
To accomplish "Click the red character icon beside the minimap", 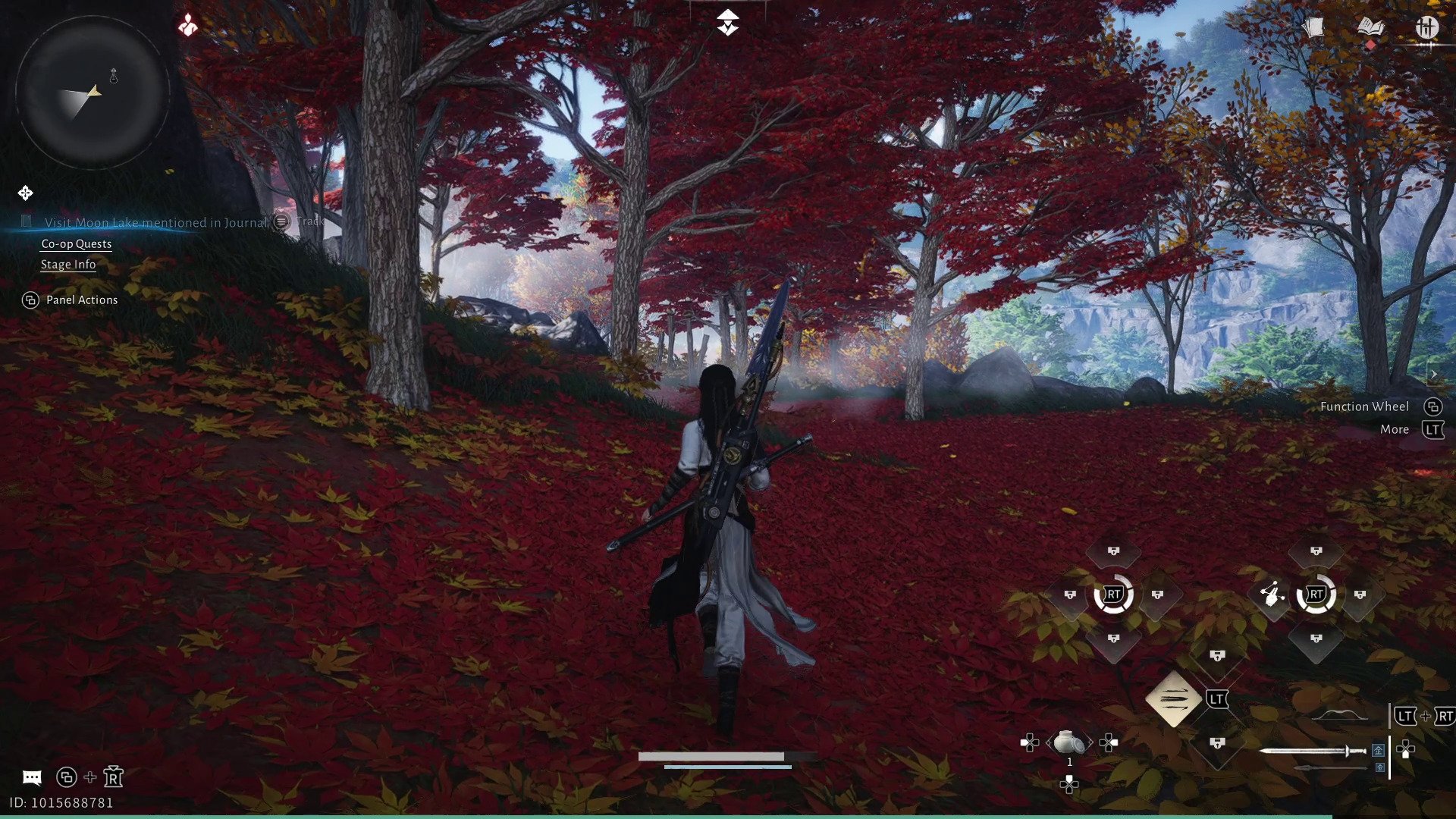I will click(x=188, y=26).
